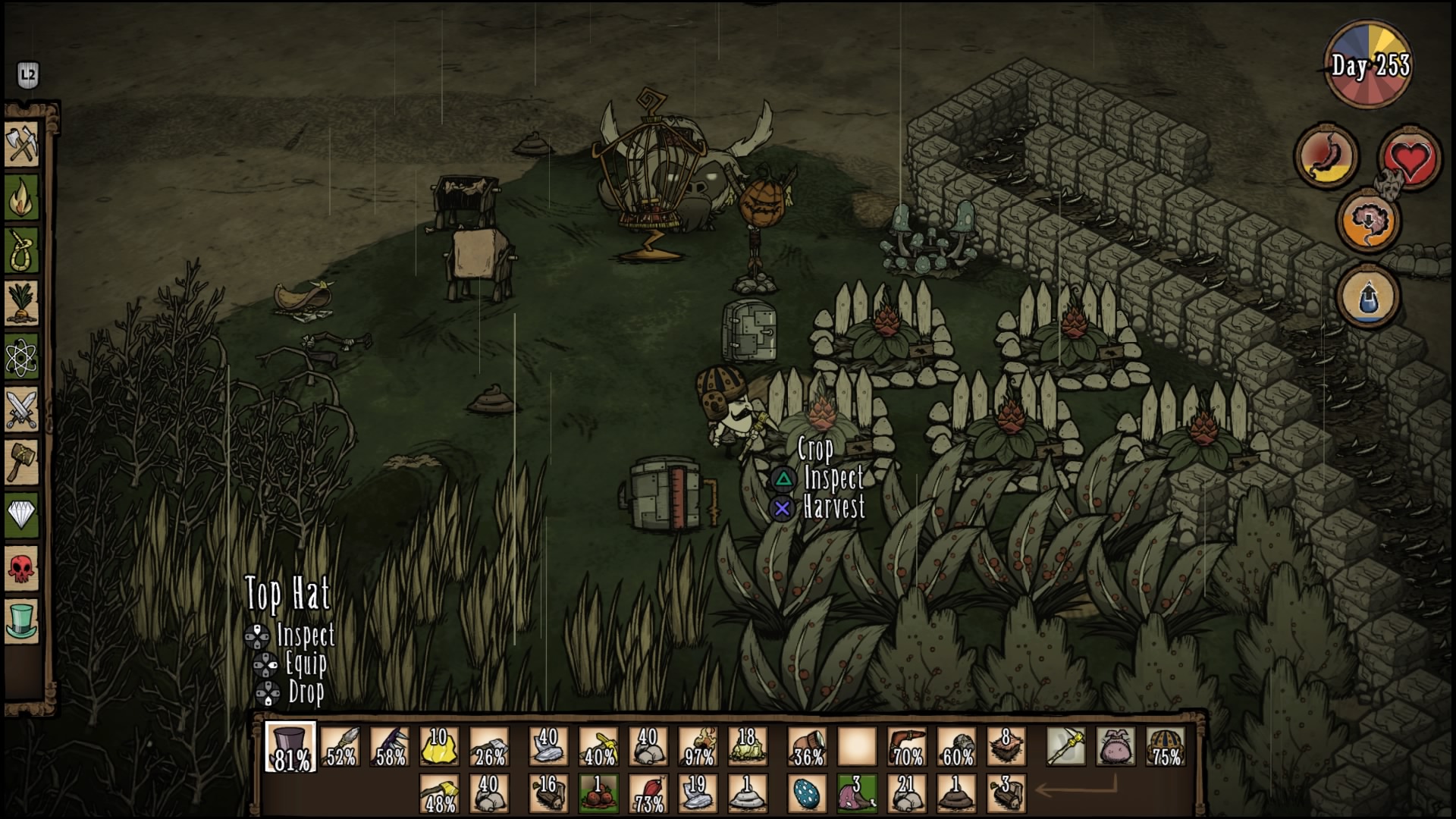Select the blue spotted egg slot
The height and width of the screenshot is (819, 1456).
[x=806, y=793]
